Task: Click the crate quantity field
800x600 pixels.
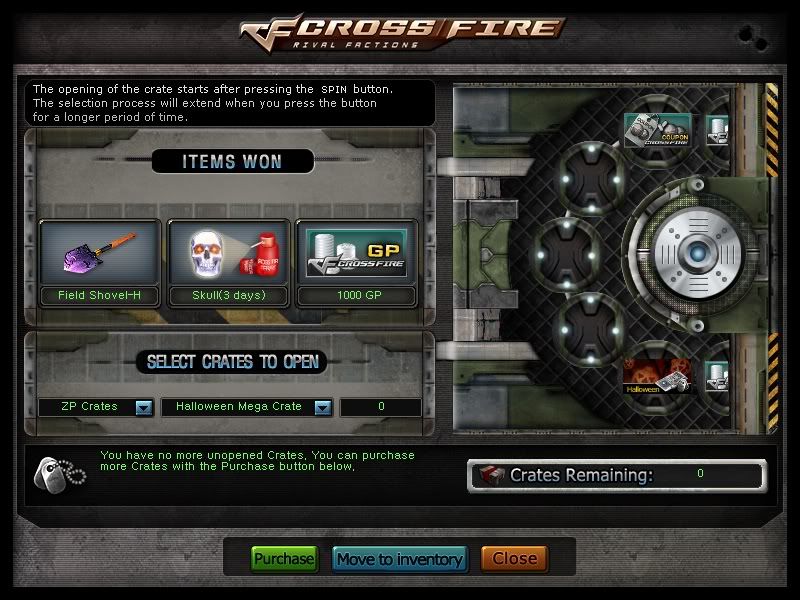Action: pyautogui.click(x=381, y=407)
